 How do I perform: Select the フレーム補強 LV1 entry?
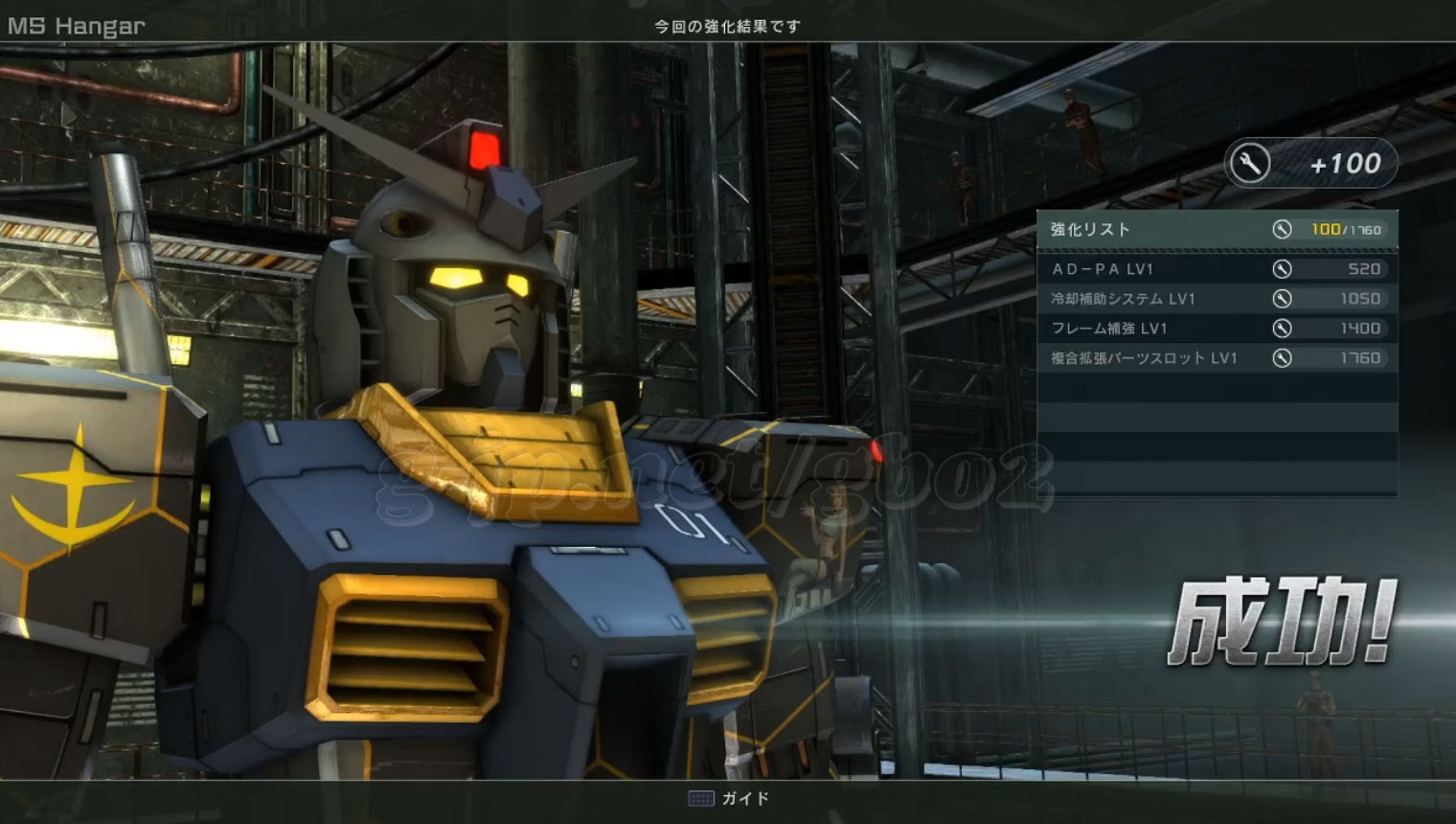click(x=1217, y=329)
